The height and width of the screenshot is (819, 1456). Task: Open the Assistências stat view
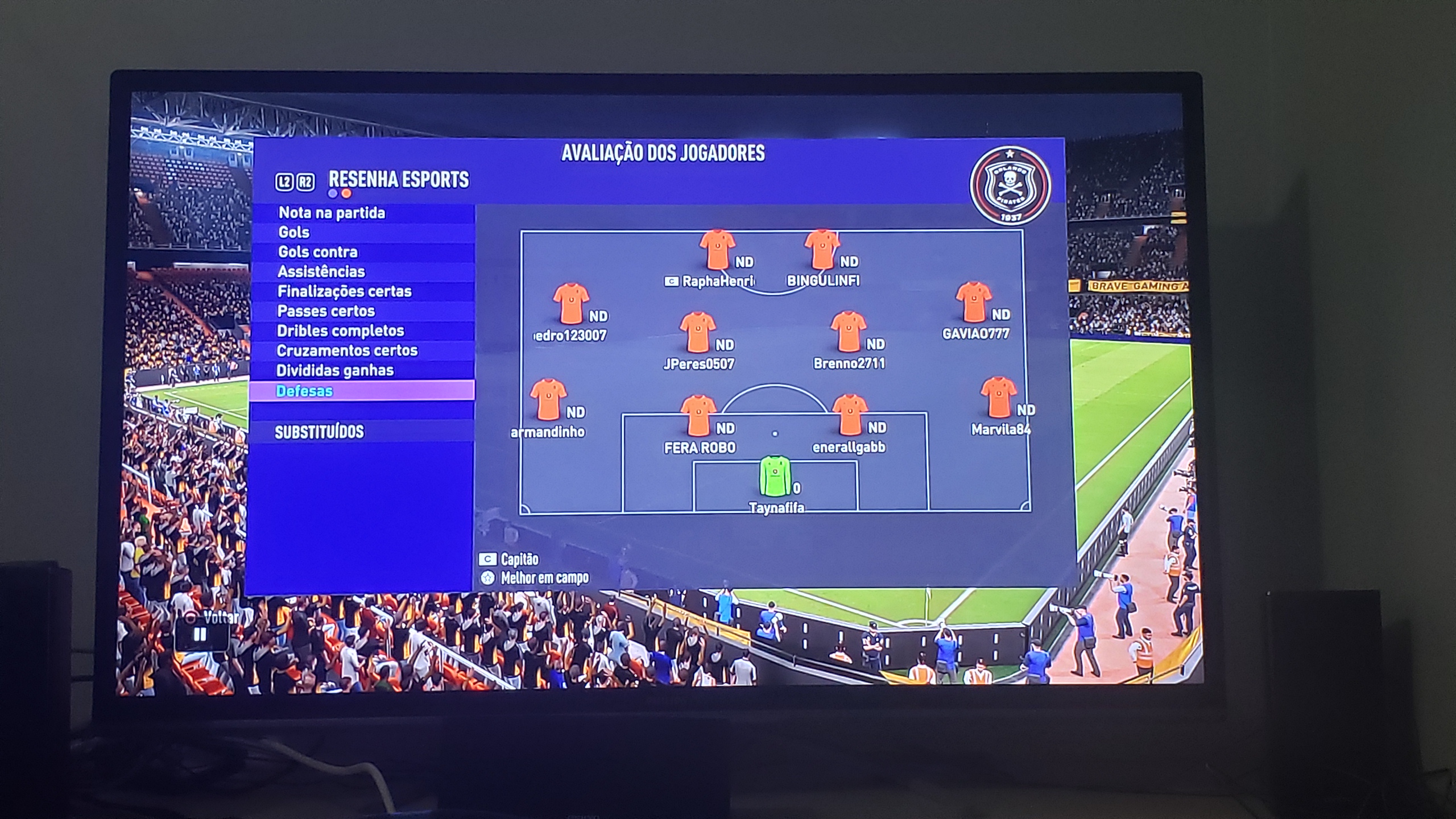click(321, 272)
